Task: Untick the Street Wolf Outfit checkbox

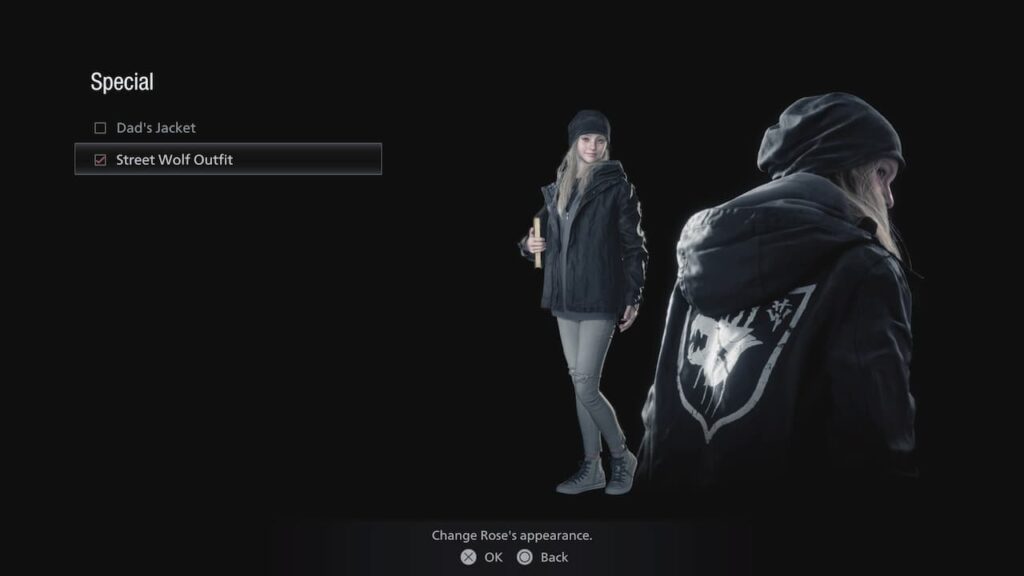Action: (100, 159)
